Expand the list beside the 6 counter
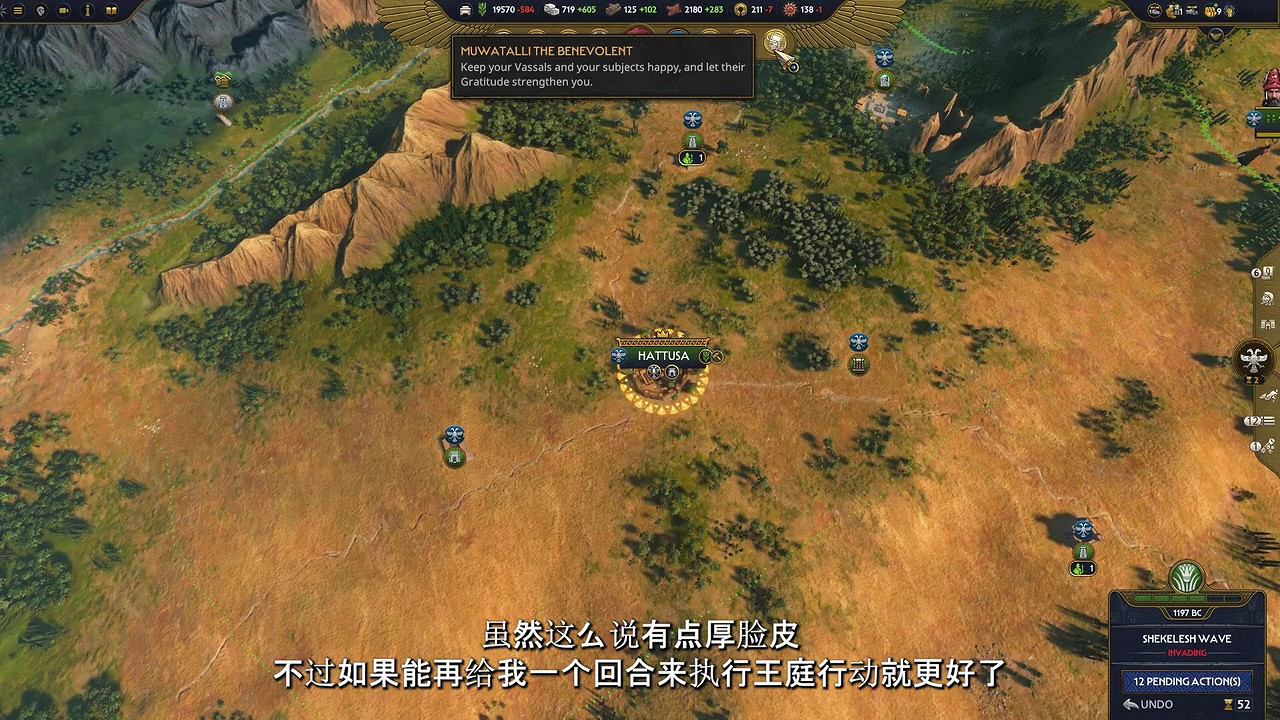Screen dimensions: 1280x720 click(x=1266, y=273)
